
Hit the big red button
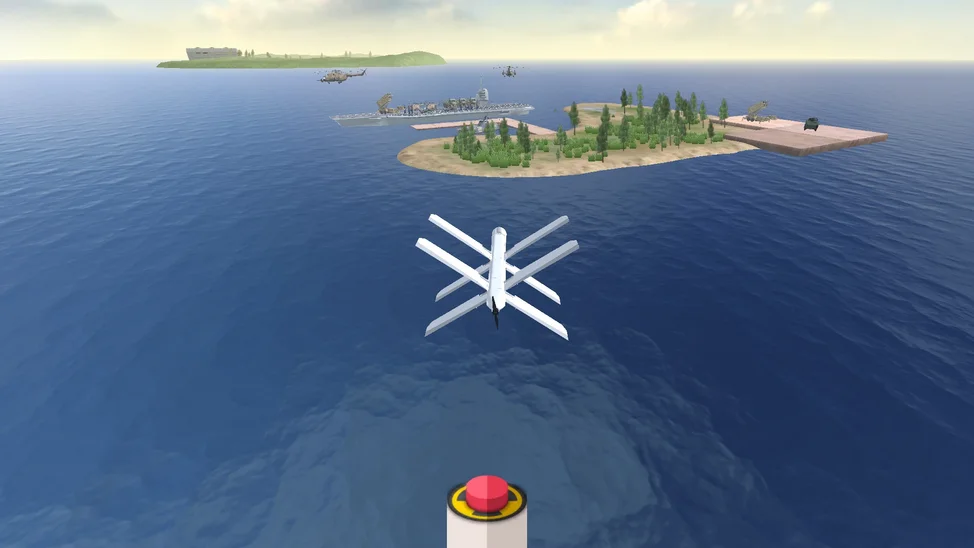486,493
